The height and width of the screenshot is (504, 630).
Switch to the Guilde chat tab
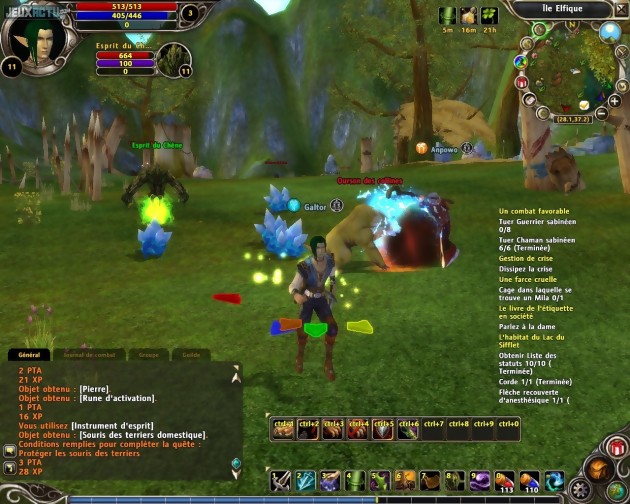coord(191,355)
